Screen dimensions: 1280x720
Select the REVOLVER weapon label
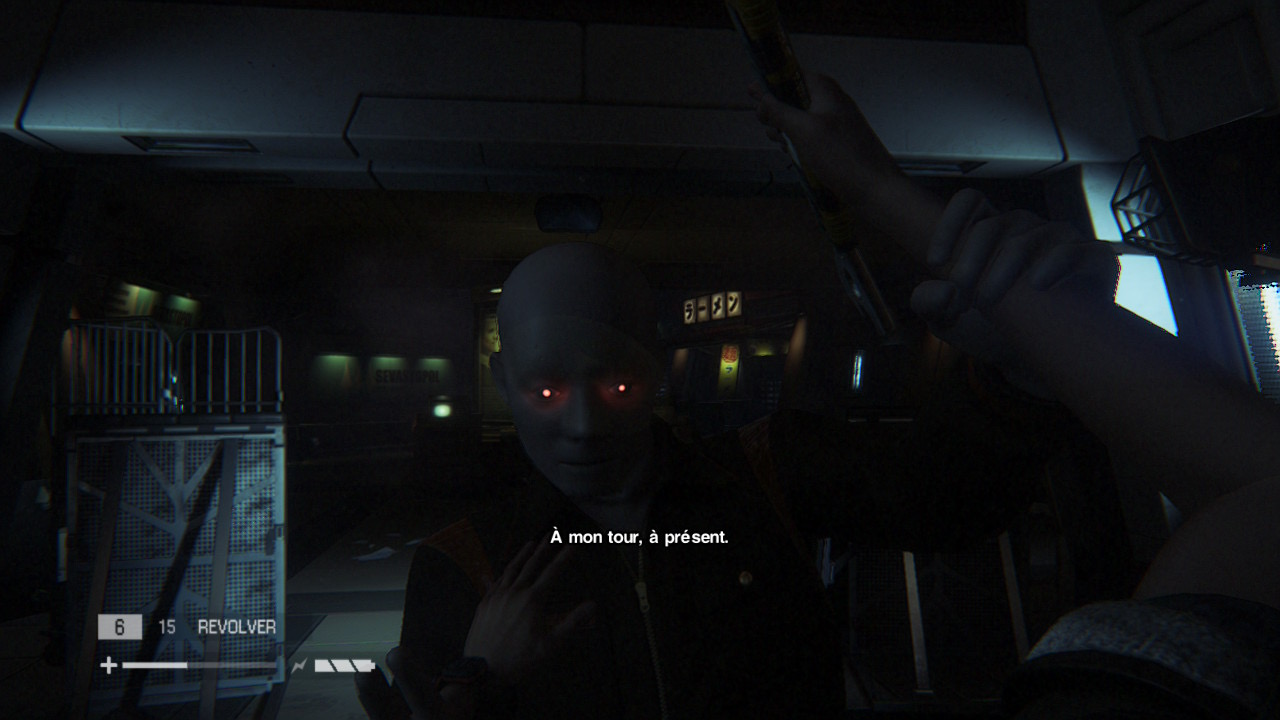(x=237, y=627)
